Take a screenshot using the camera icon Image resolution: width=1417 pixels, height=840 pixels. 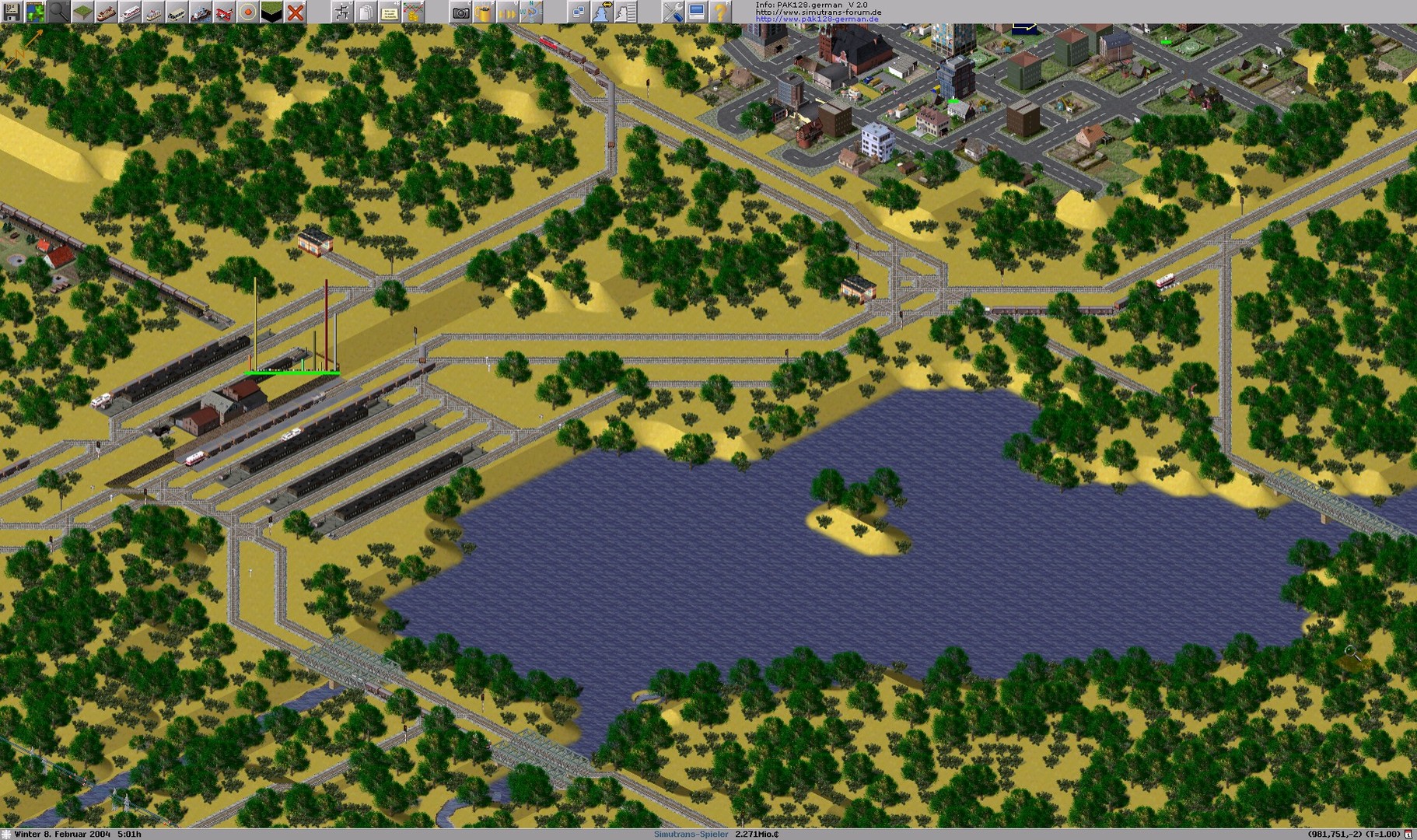460,13
